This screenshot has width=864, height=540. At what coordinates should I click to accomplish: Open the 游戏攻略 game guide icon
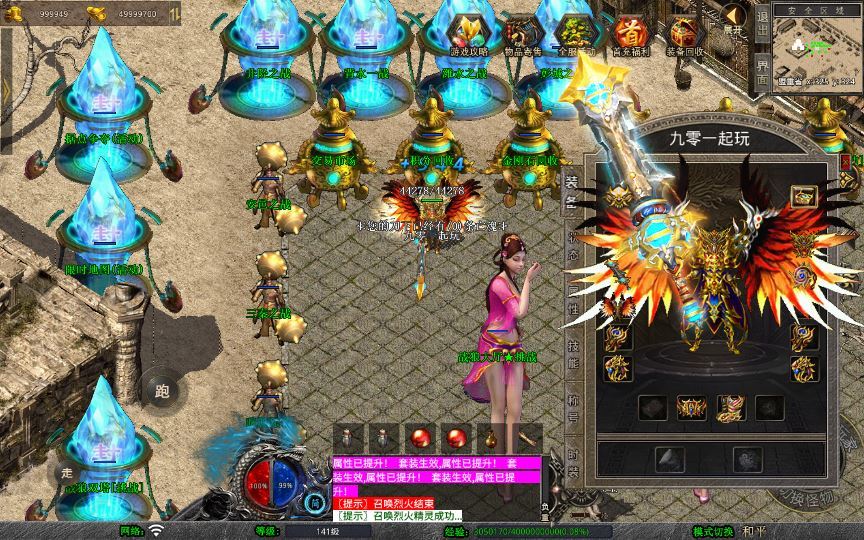[465, 35]
